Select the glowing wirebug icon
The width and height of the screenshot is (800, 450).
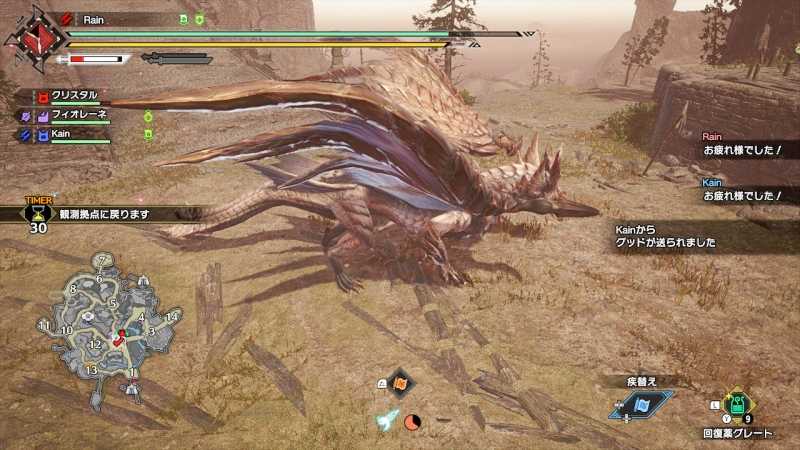387,421
